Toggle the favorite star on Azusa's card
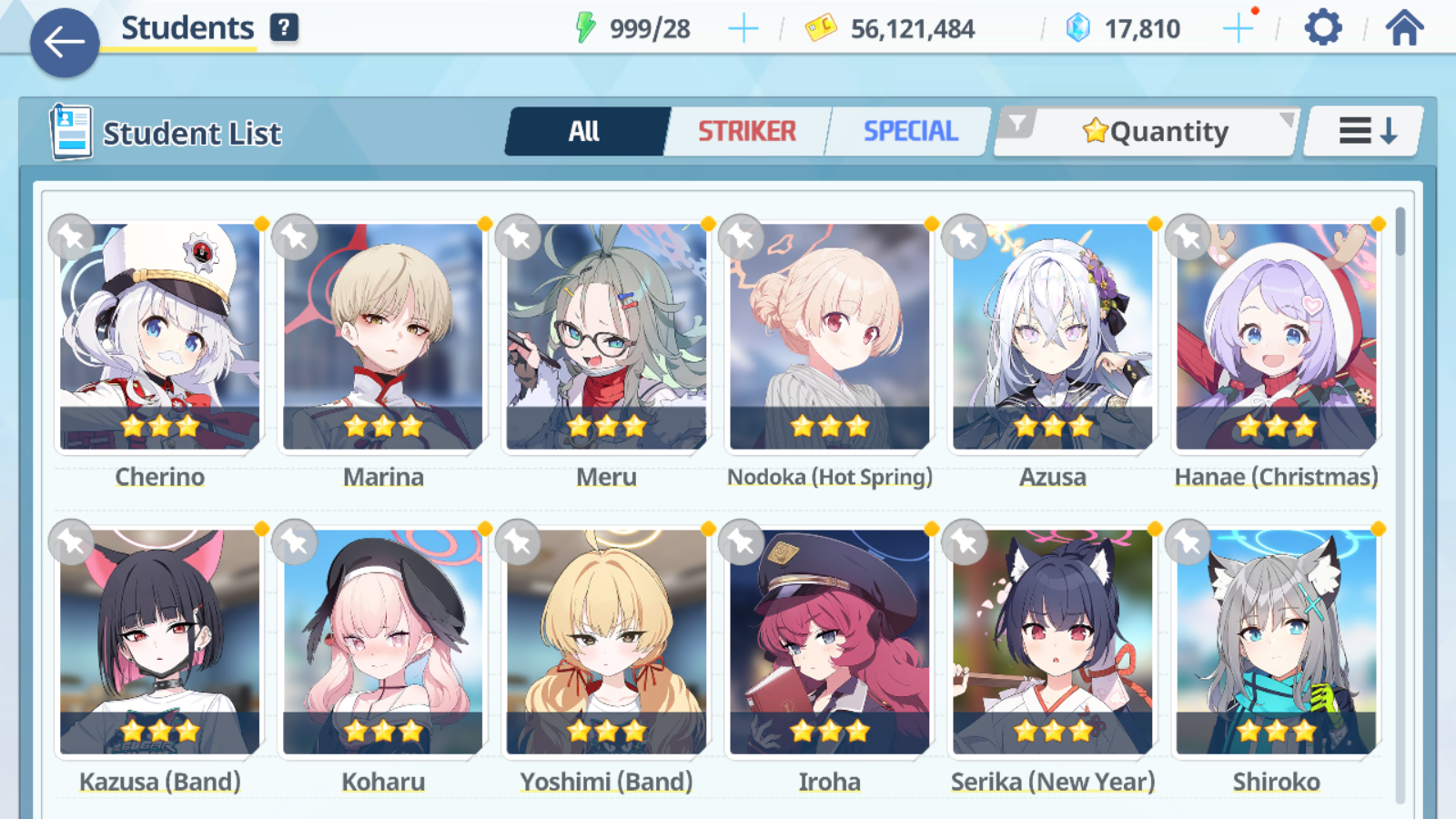The width and height of the screenshot is (1456, 819). pyautogui.click(x=965, y=238)
